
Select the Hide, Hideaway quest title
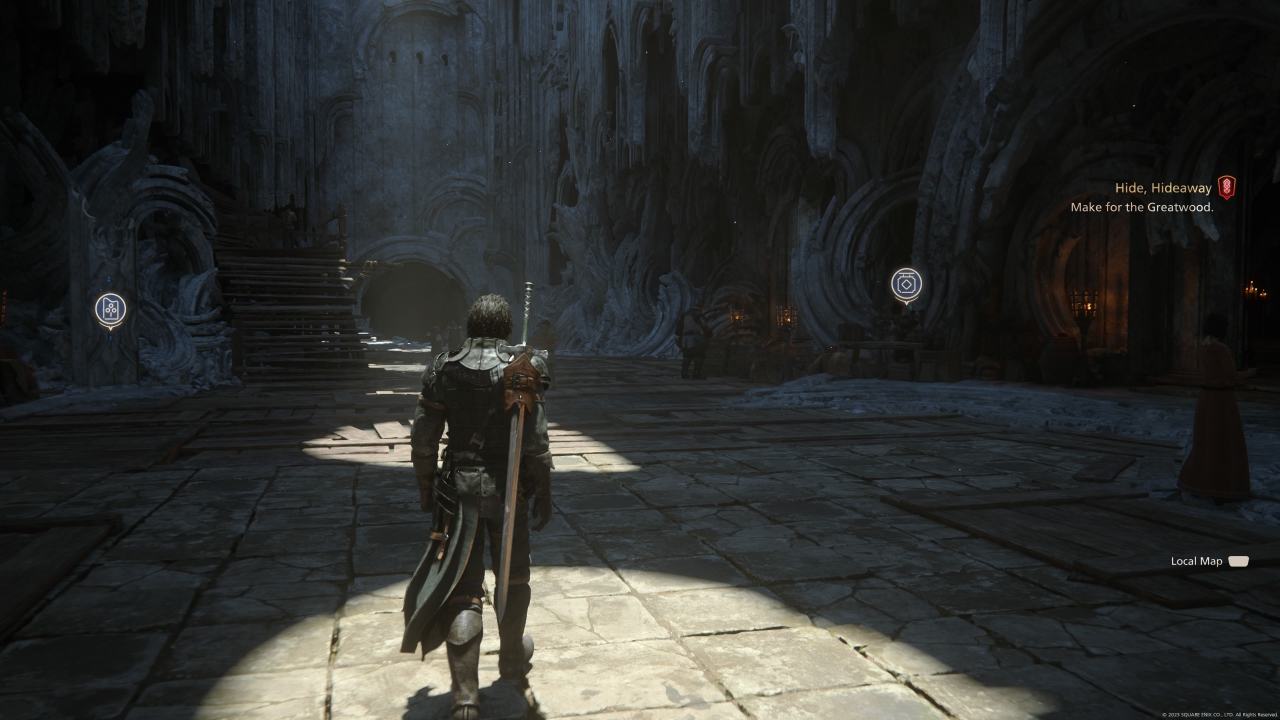tap(1162, 188)
